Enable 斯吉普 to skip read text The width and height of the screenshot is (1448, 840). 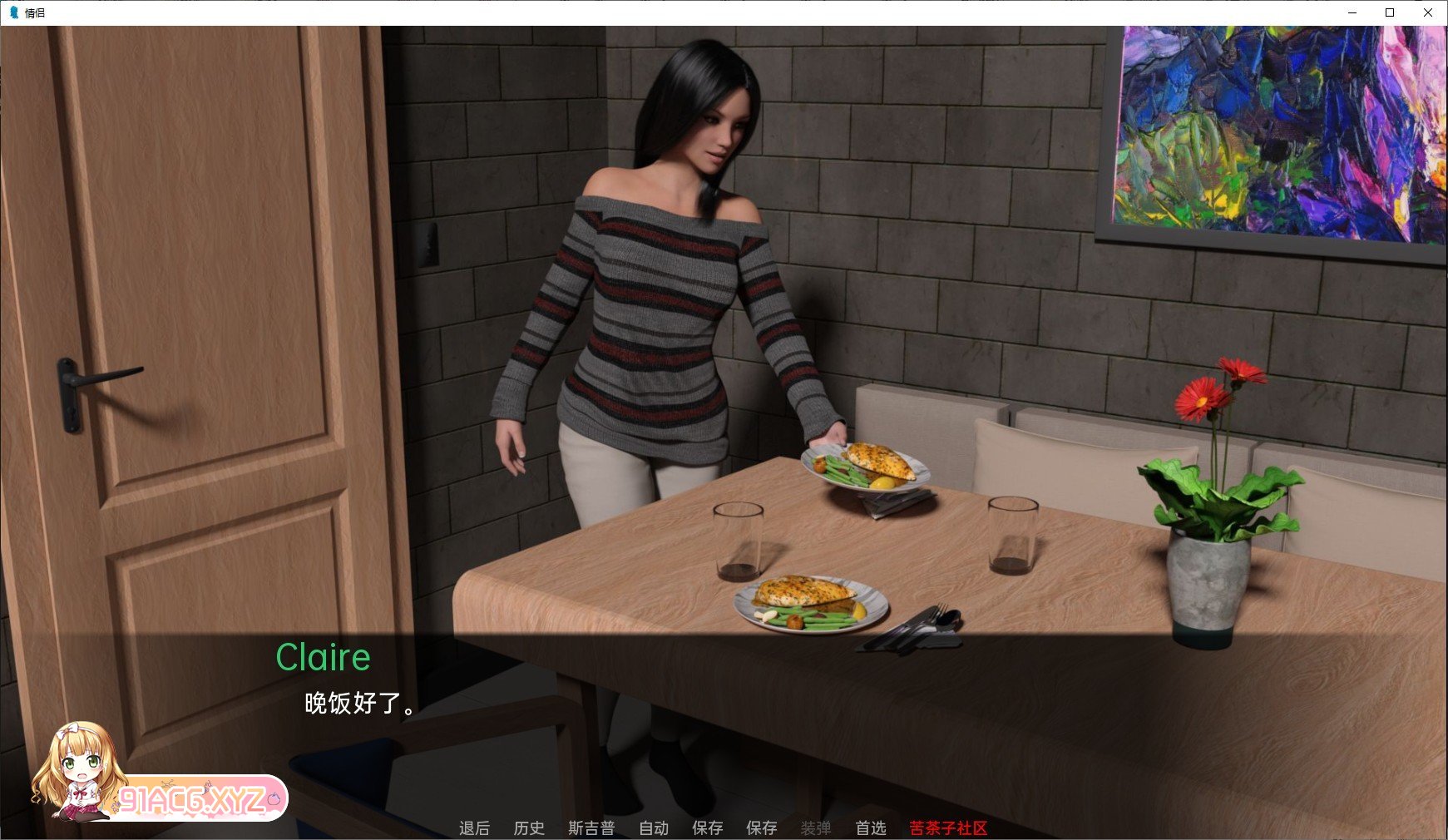(591, 828)
